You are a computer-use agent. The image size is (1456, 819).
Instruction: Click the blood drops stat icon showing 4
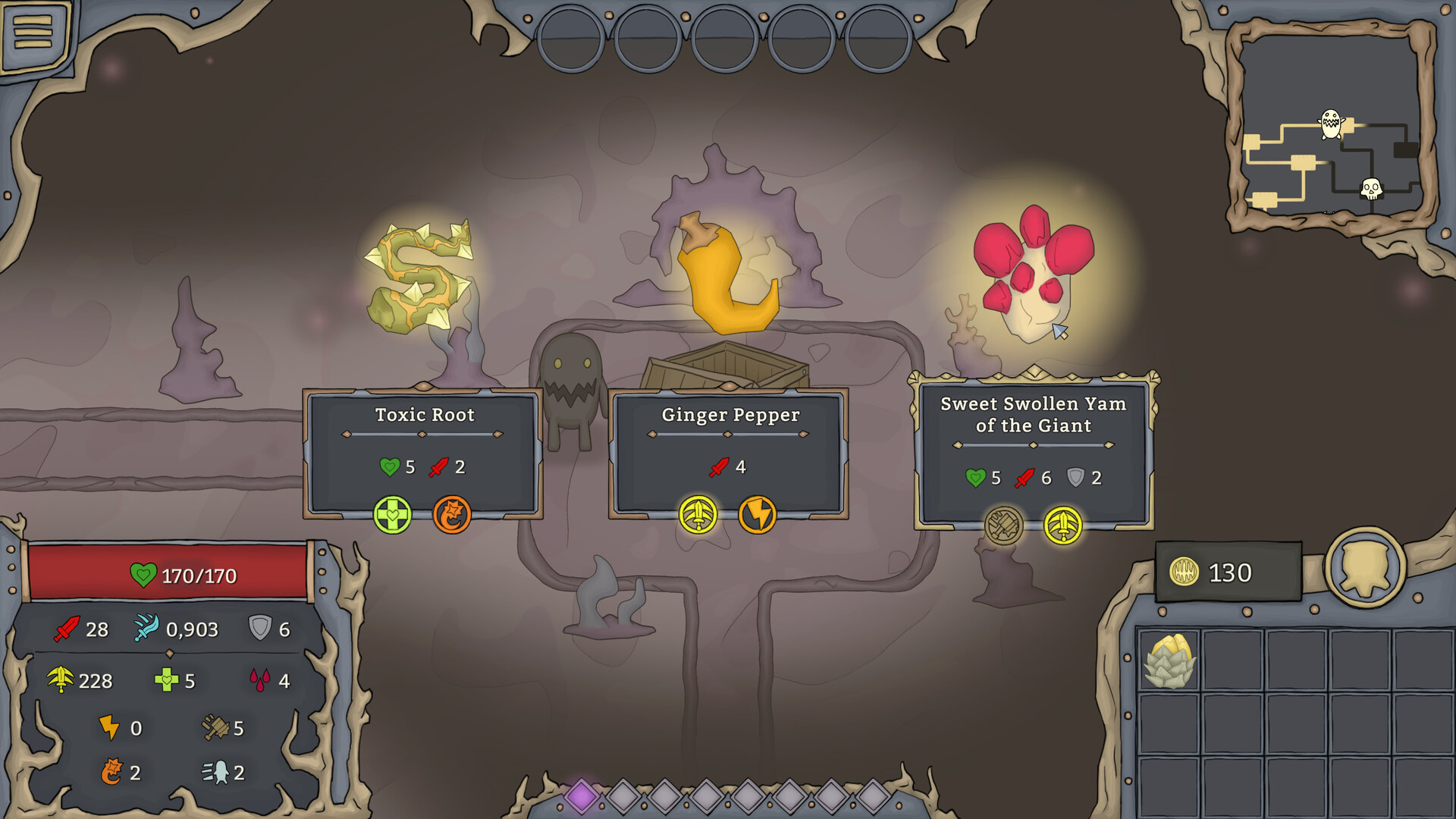click(259, 679)
